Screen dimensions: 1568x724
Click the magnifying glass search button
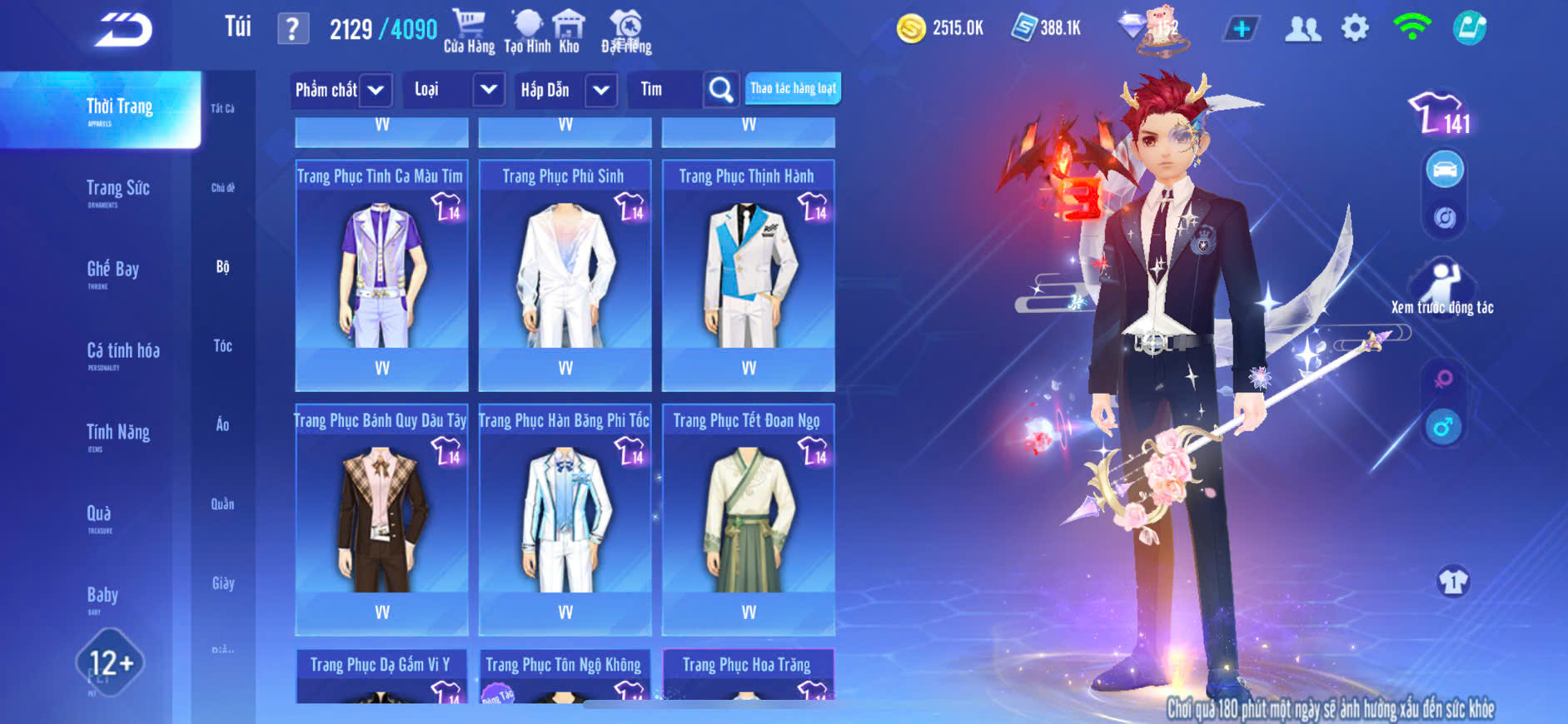pos(721,90)
